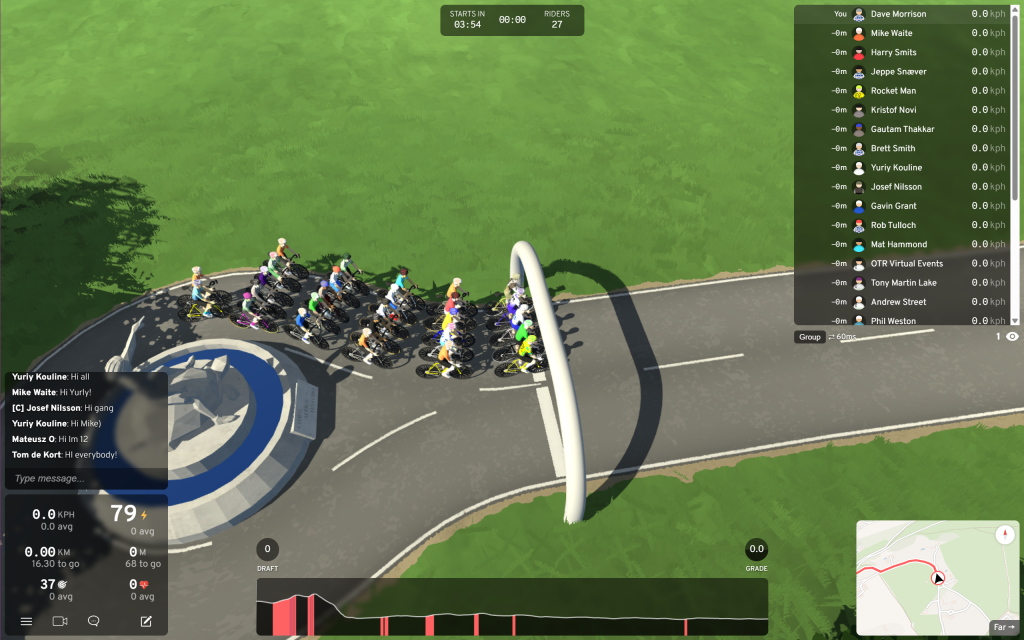Pick Gautam Thakkar in rider list
The height and width of the screenshot is (640, 1024).
click(x=905, y=129)
